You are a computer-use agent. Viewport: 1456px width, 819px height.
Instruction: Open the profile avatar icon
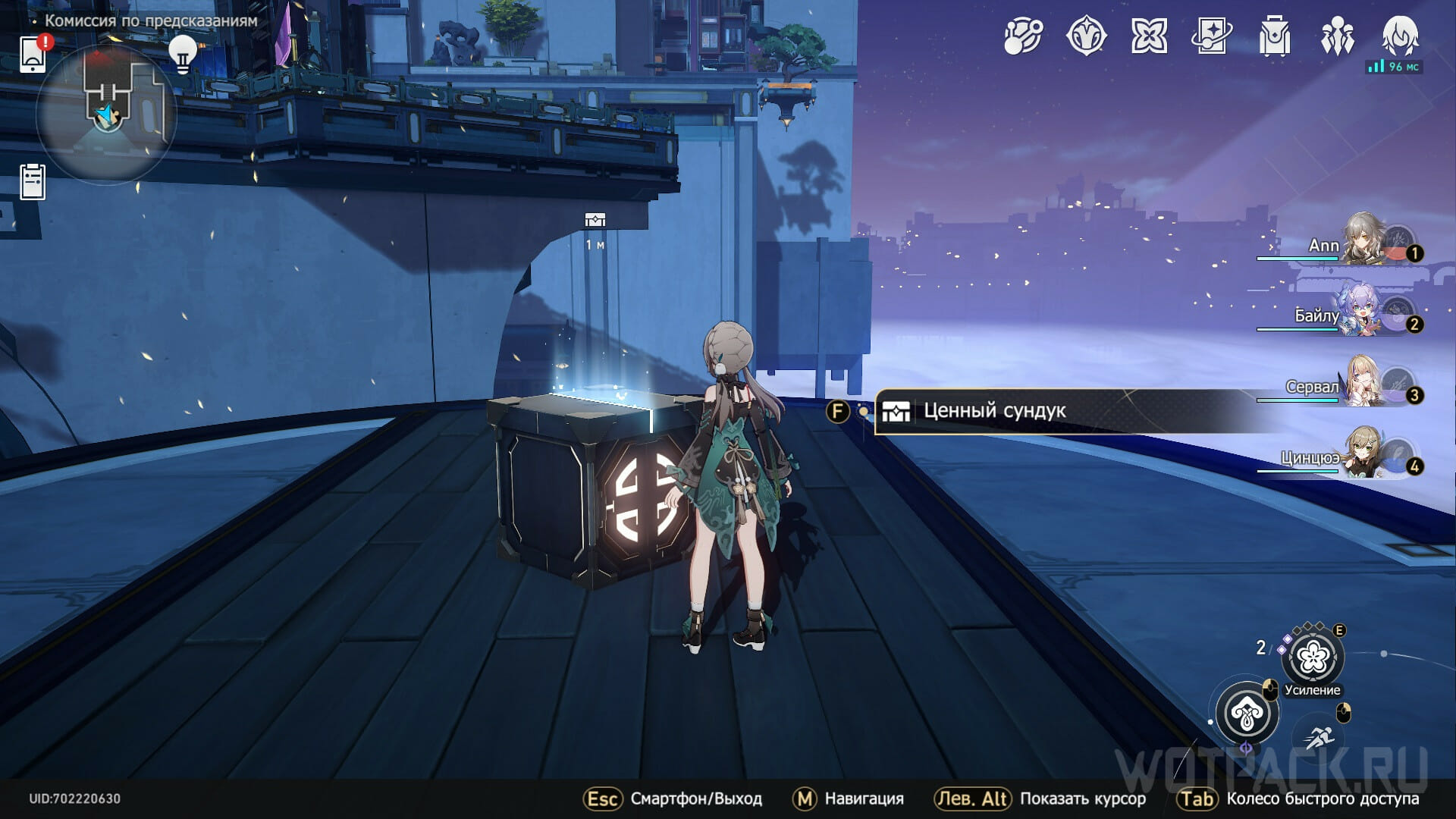pyautogui.click(x=1400, y=36)
